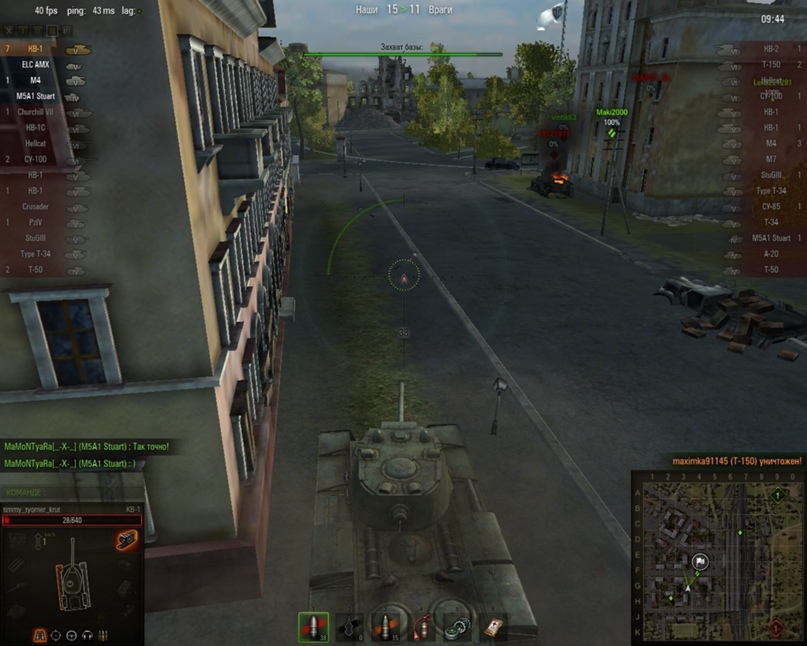Select the T-150 row in enemy list
This screenshot has width=807, height=646.
(769, 64)
